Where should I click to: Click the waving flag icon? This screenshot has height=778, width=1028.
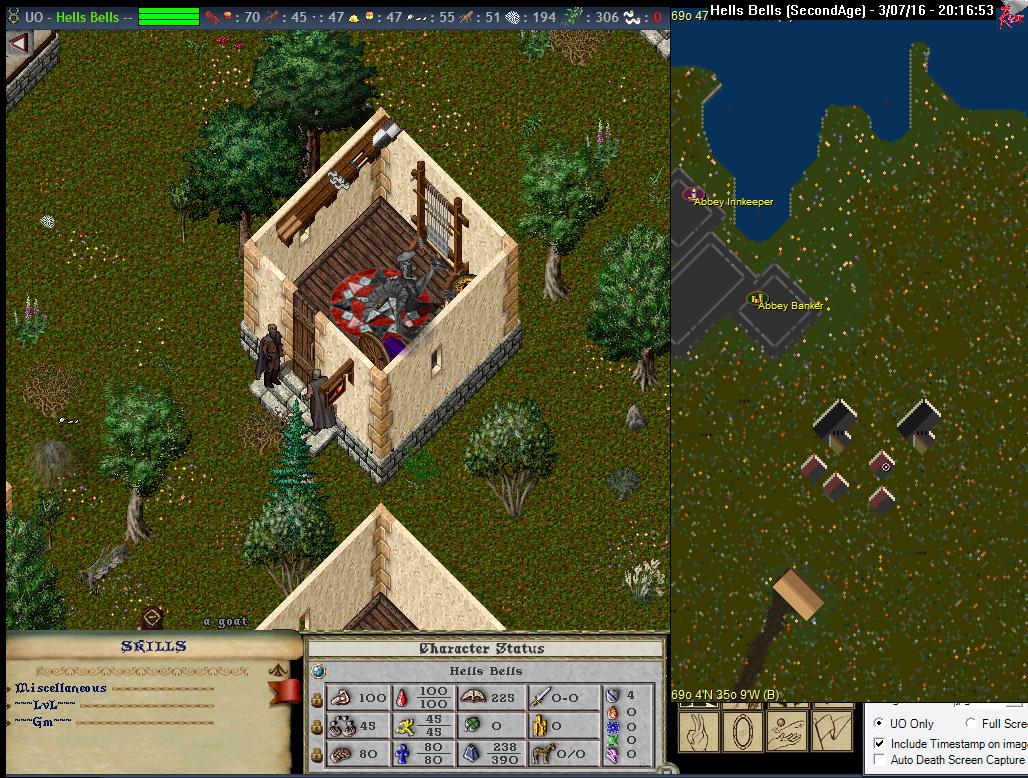pos(832,731)
